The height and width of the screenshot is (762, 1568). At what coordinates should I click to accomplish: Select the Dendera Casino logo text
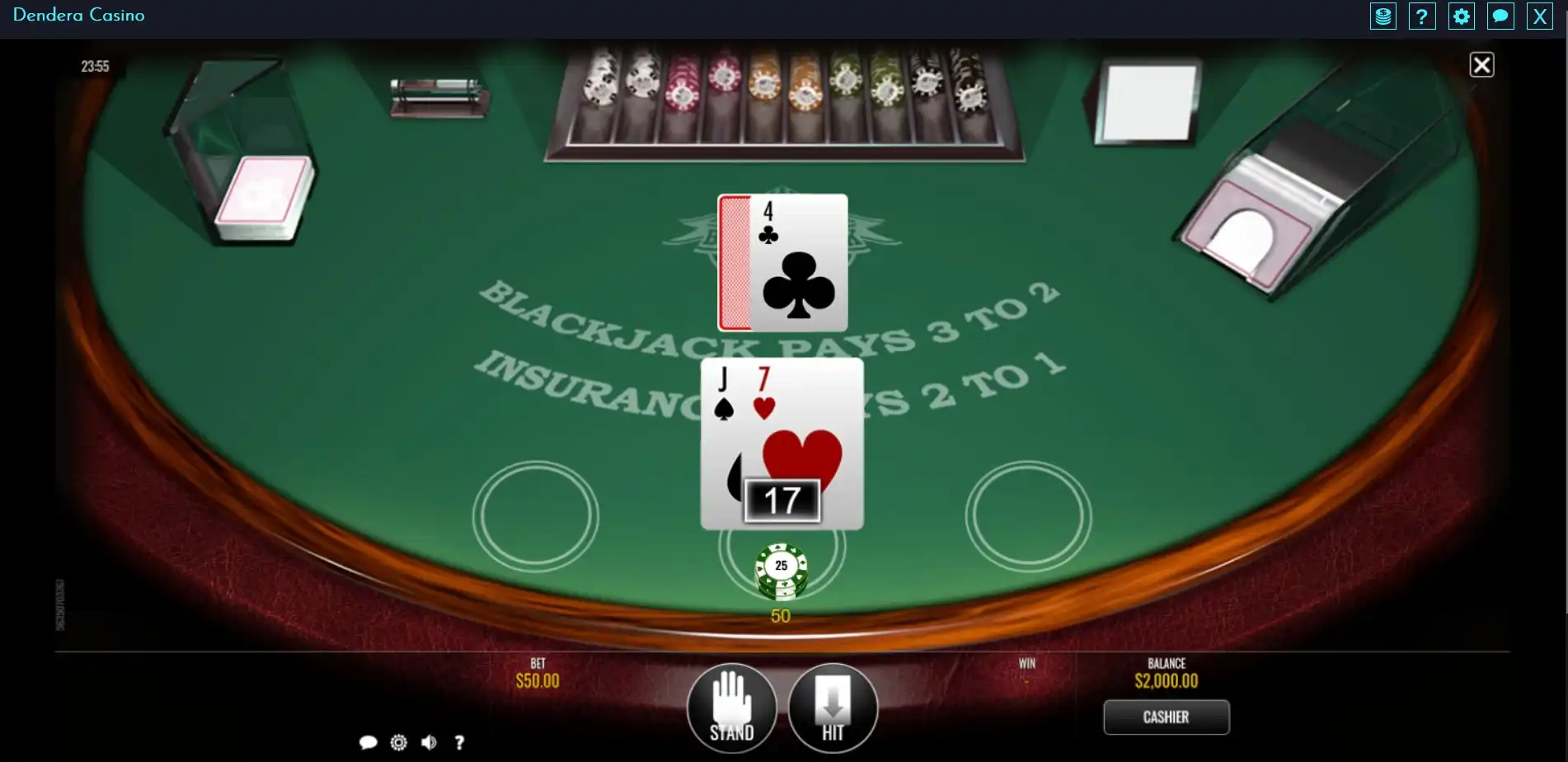79,16
